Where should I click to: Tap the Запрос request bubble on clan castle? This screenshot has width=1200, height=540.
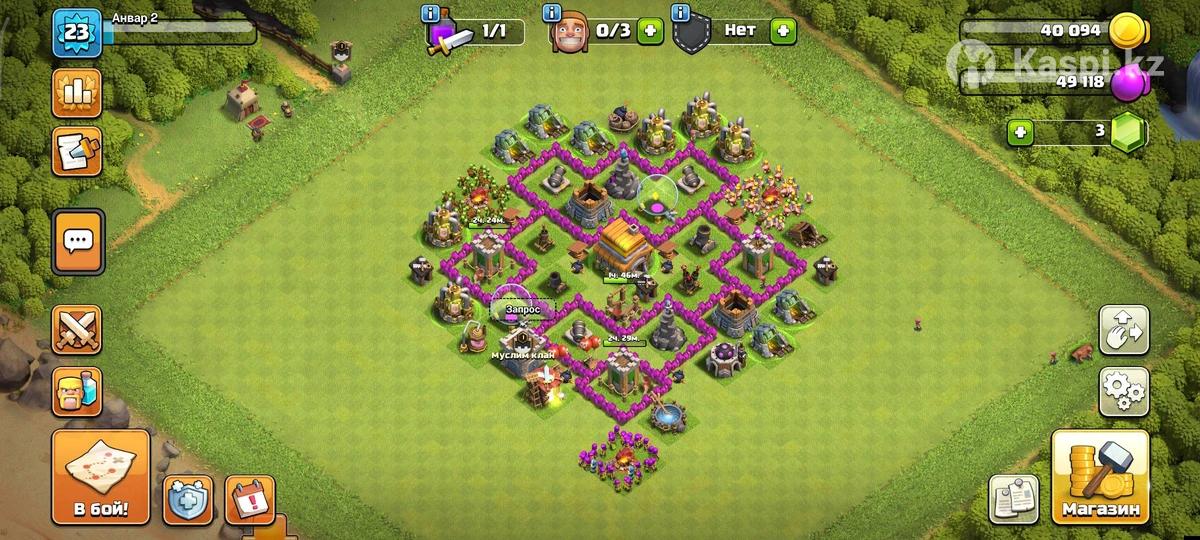coord(522,309)
